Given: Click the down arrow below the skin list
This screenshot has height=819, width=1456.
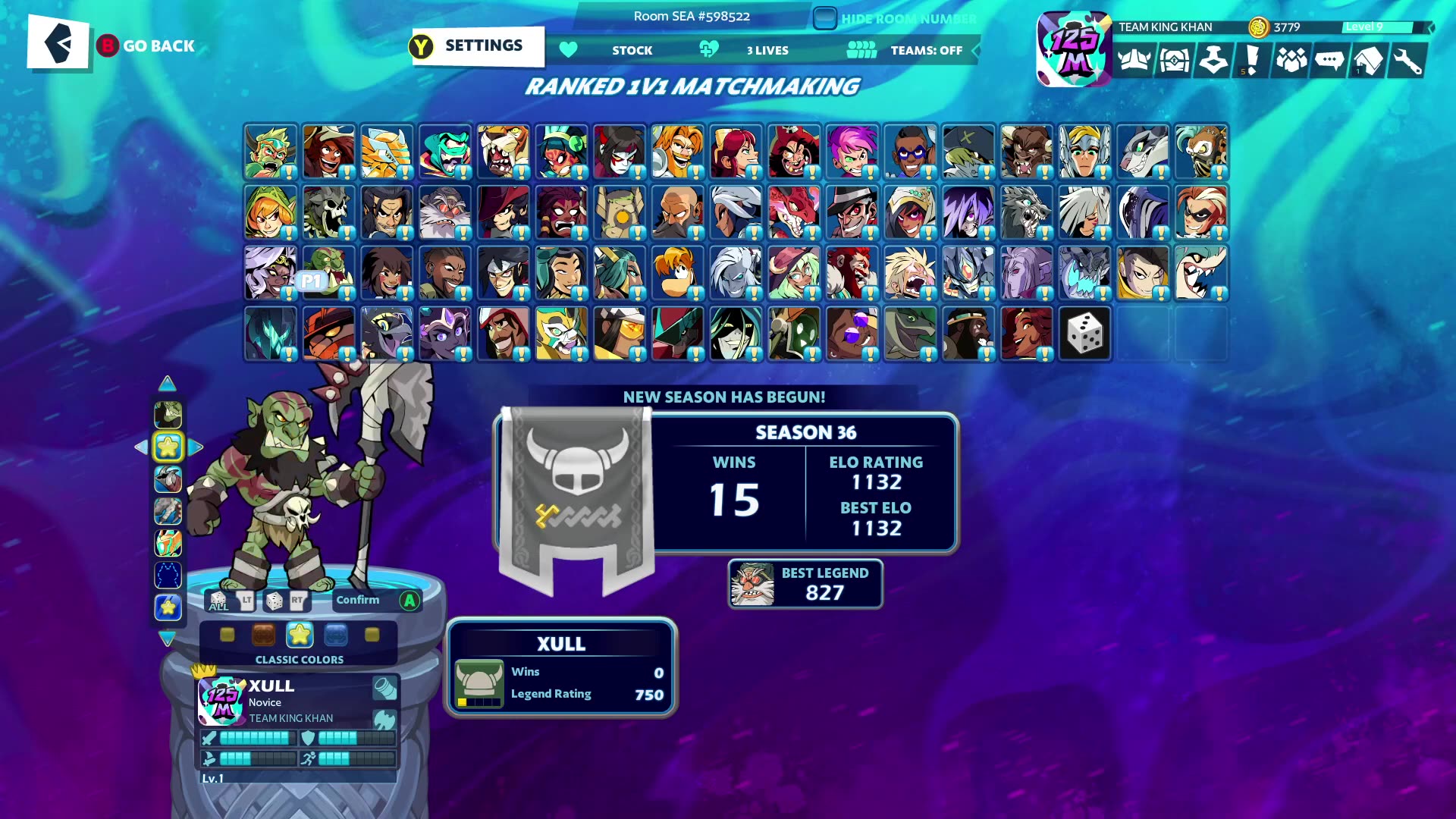Looking at the screenshot, I should [168, 639].
